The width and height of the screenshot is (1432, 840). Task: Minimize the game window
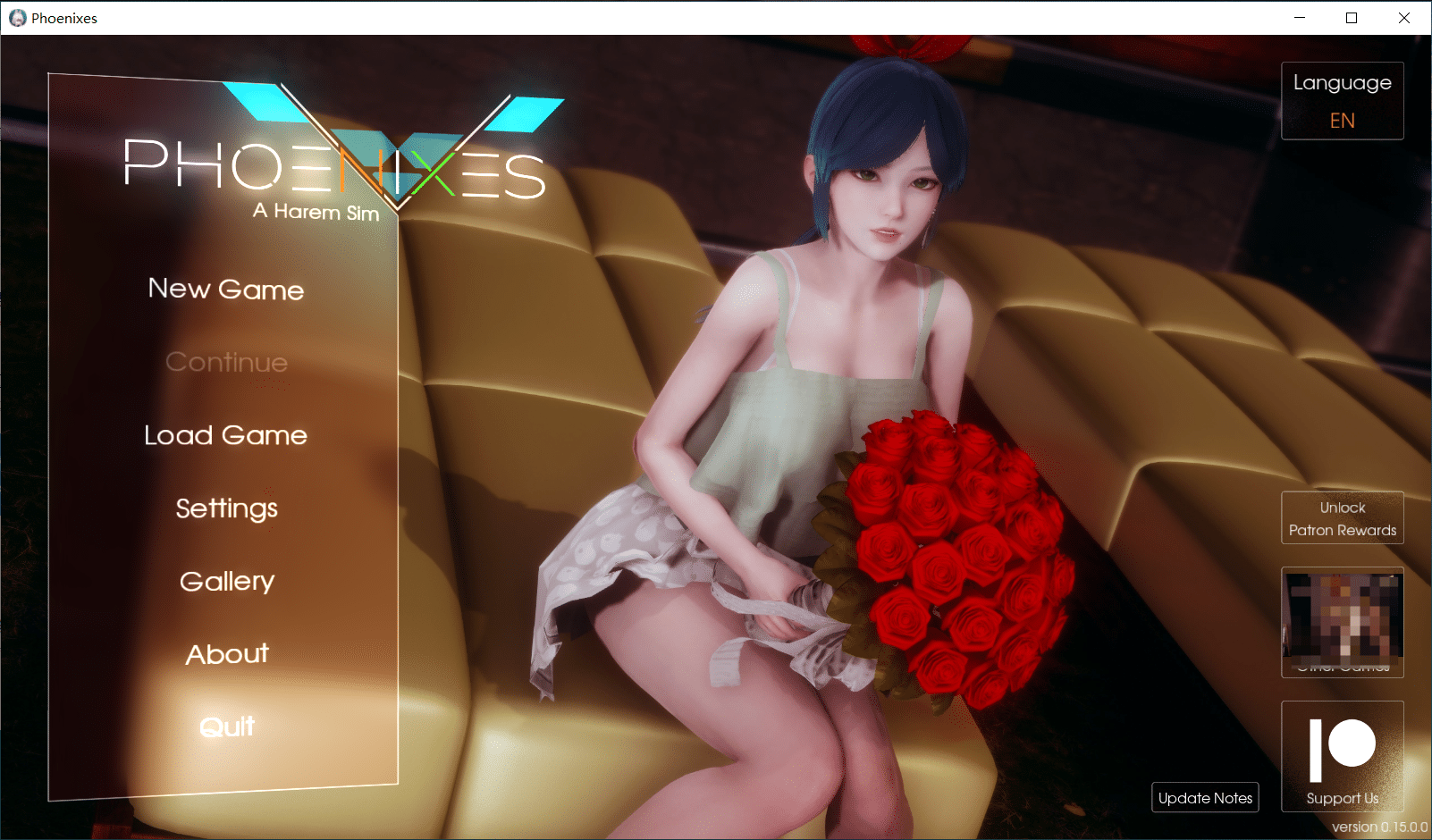[x=1300, y=18]
